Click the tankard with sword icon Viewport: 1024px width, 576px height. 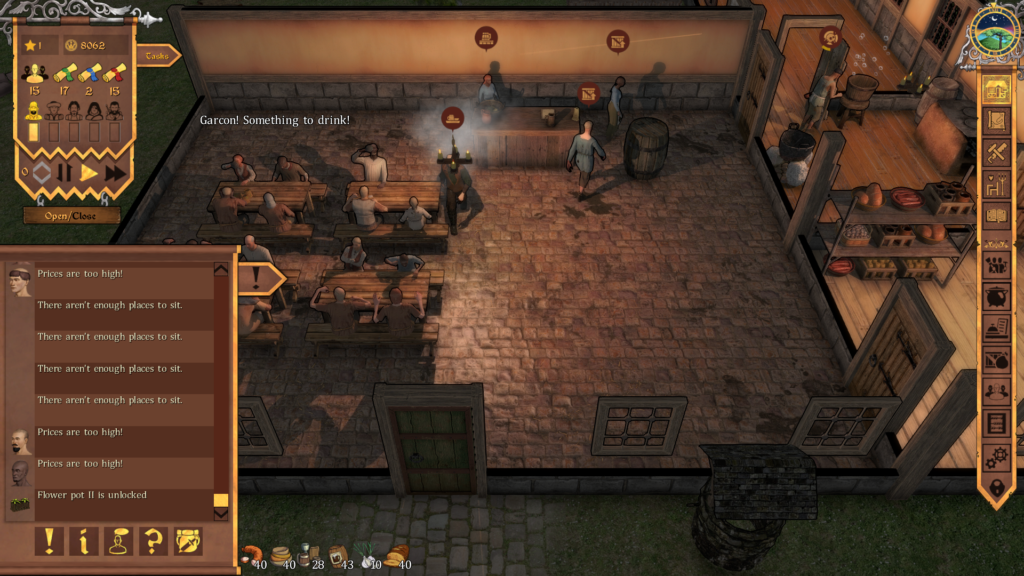coord(188,541)
